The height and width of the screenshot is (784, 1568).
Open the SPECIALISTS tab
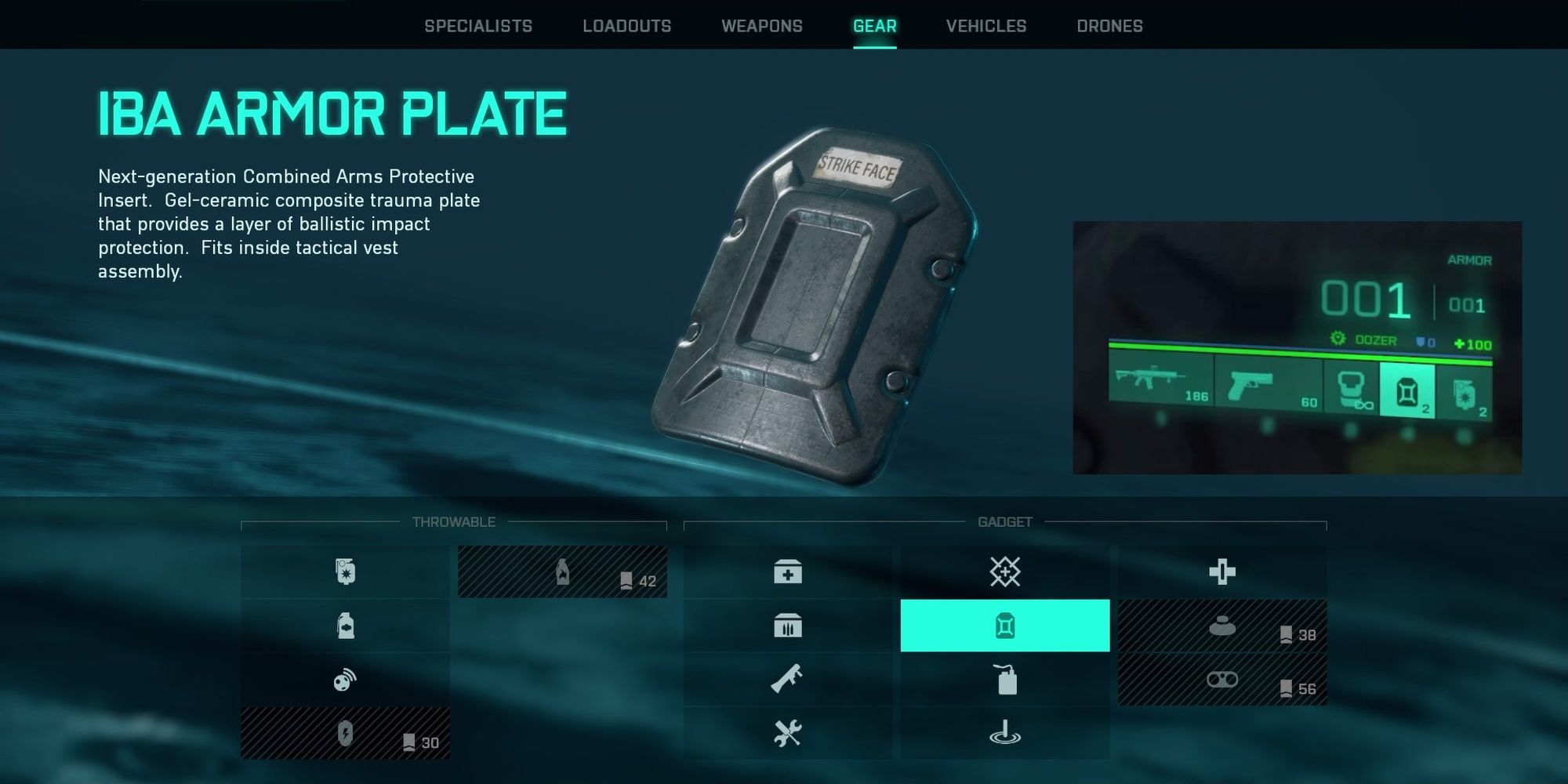click(x=477, y=26)
